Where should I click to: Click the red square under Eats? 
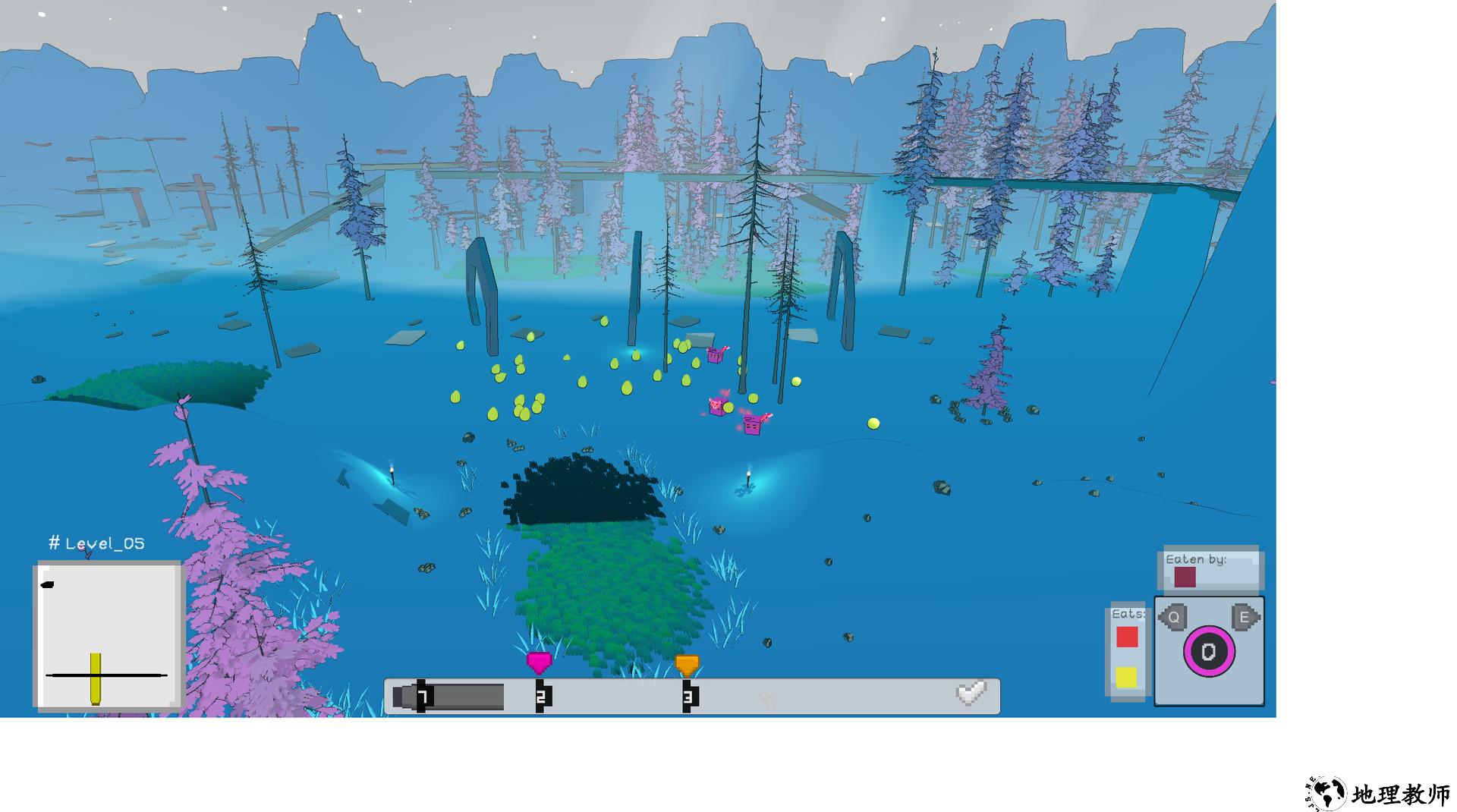coord(1127,637)
